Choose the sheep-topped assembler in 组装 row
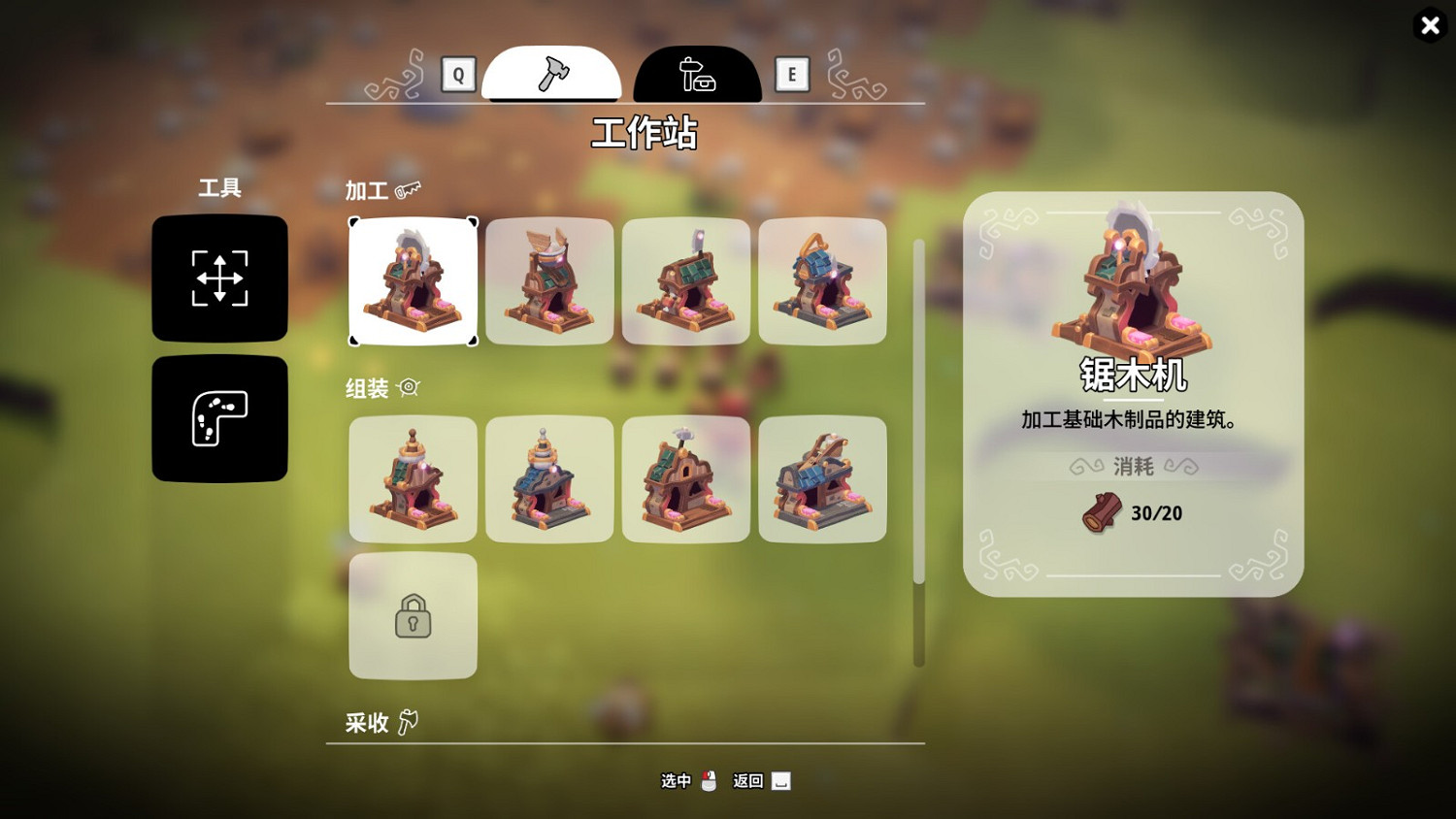 pyautogui.click(x=686, y=478)
